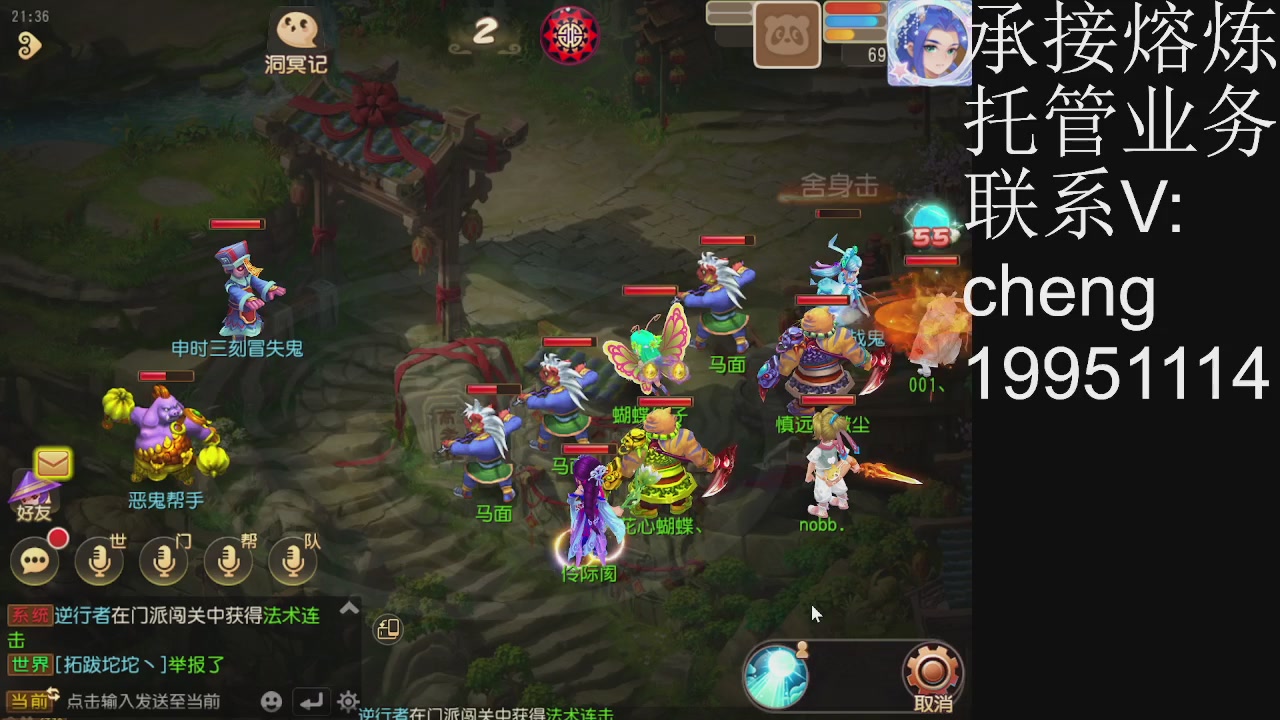Click the green 举报了 message link
The image size is (1280, 720).
[197, 663]
